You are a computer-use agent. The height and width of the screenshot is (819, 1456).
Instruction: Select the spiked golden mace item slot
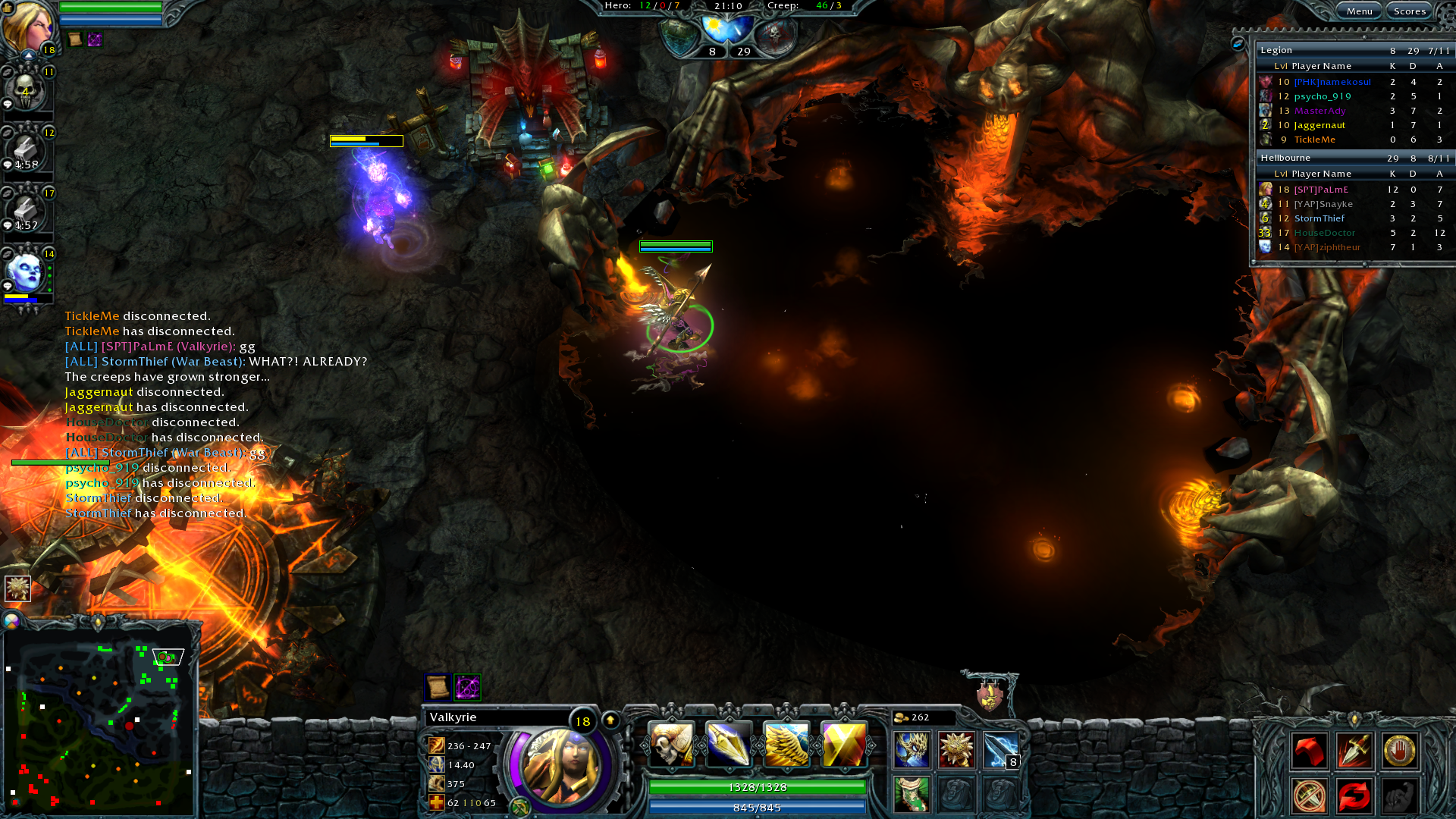(x=956, y=750)
